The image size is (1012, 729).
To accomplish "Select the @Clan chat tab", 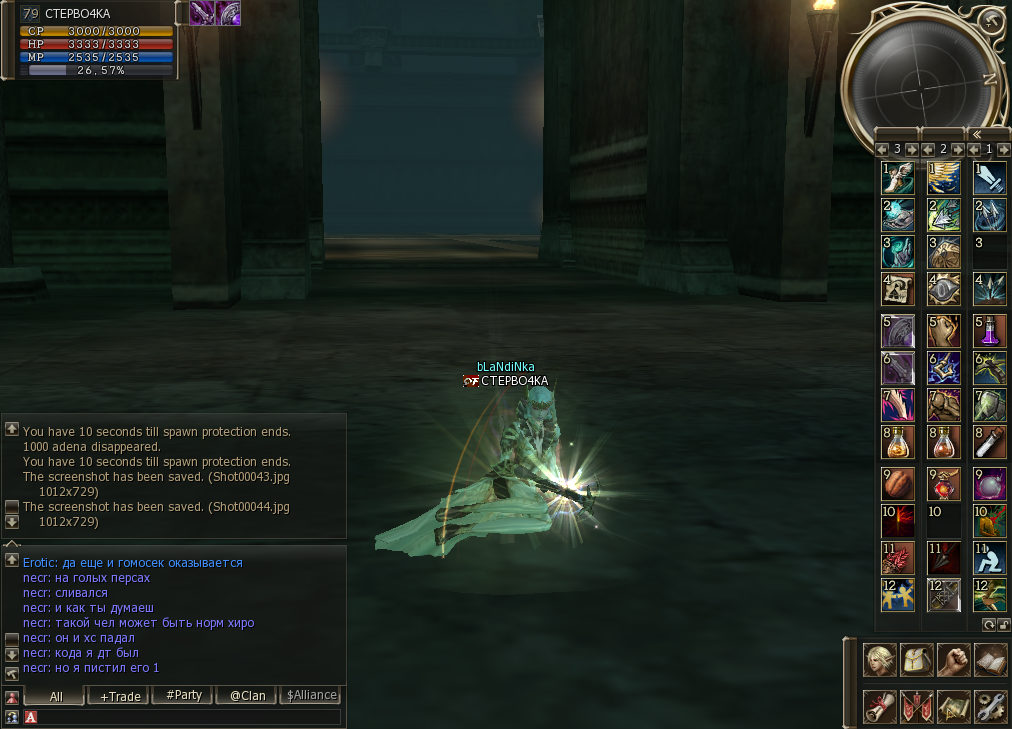I will [x=247, y=696].
